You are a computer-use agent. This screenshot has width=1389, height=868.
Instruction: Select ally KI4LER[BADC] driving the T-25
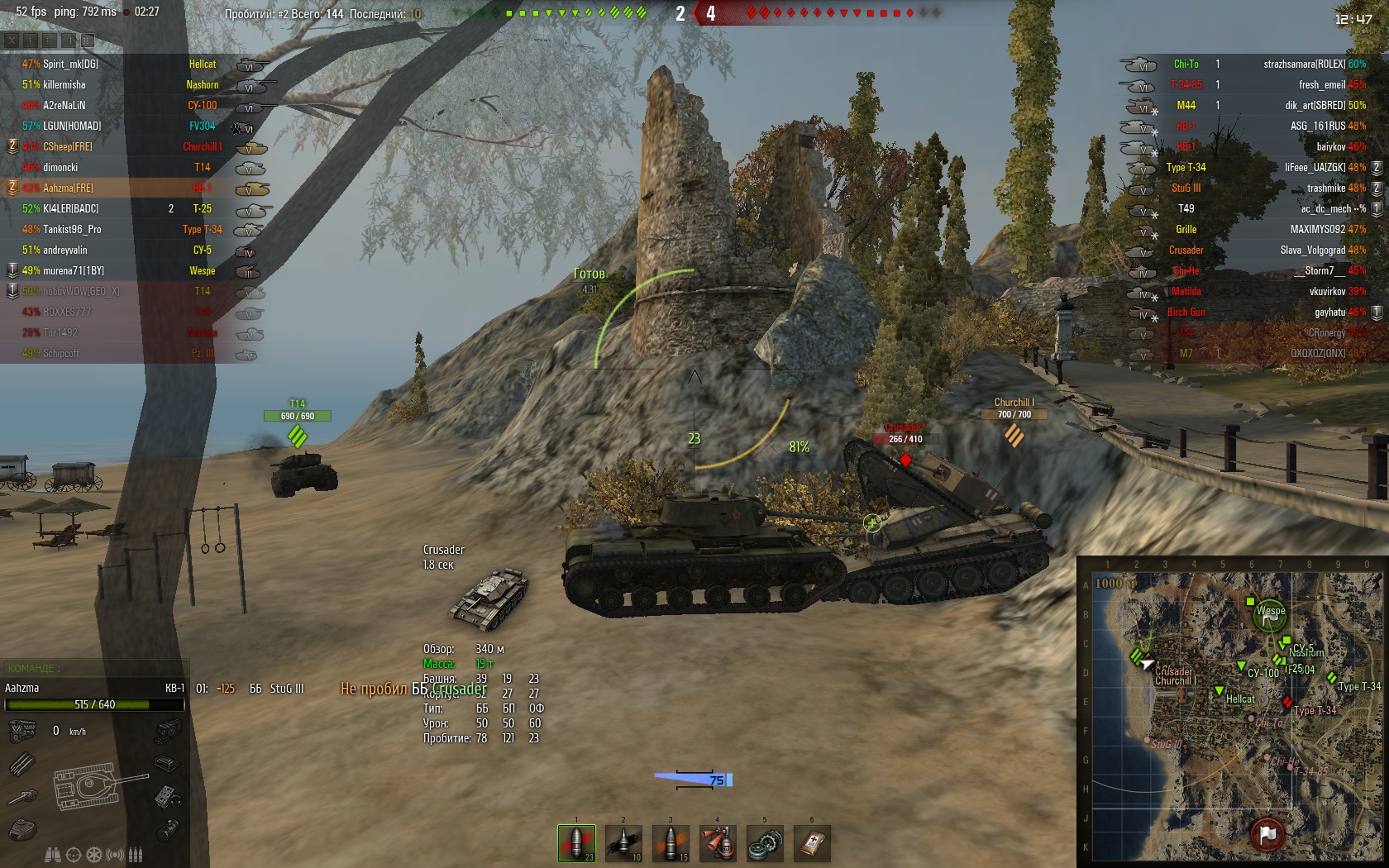(70, 208)
